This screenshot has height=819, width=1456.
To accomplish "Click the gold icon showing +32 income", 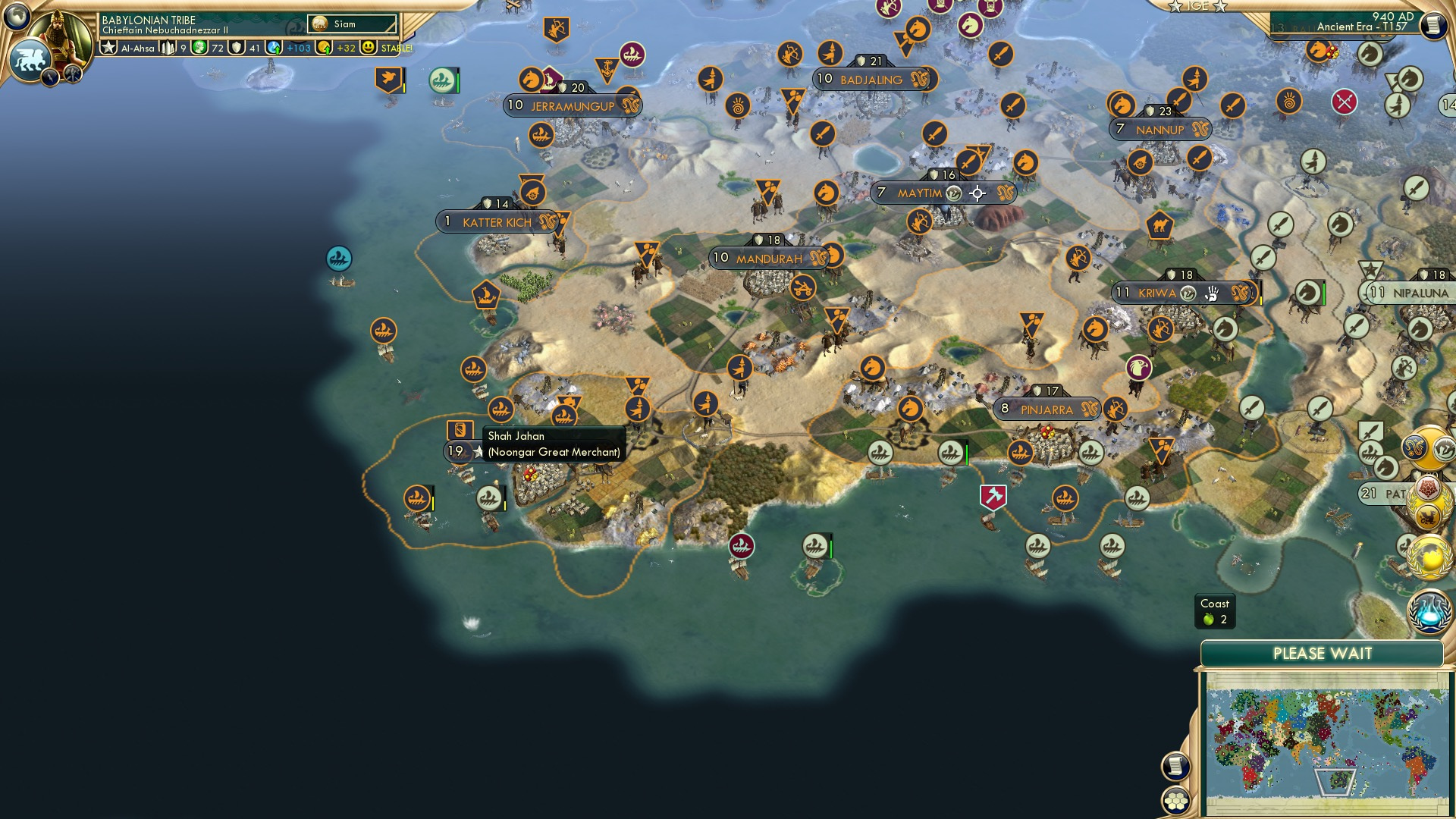I will (322, 47).
